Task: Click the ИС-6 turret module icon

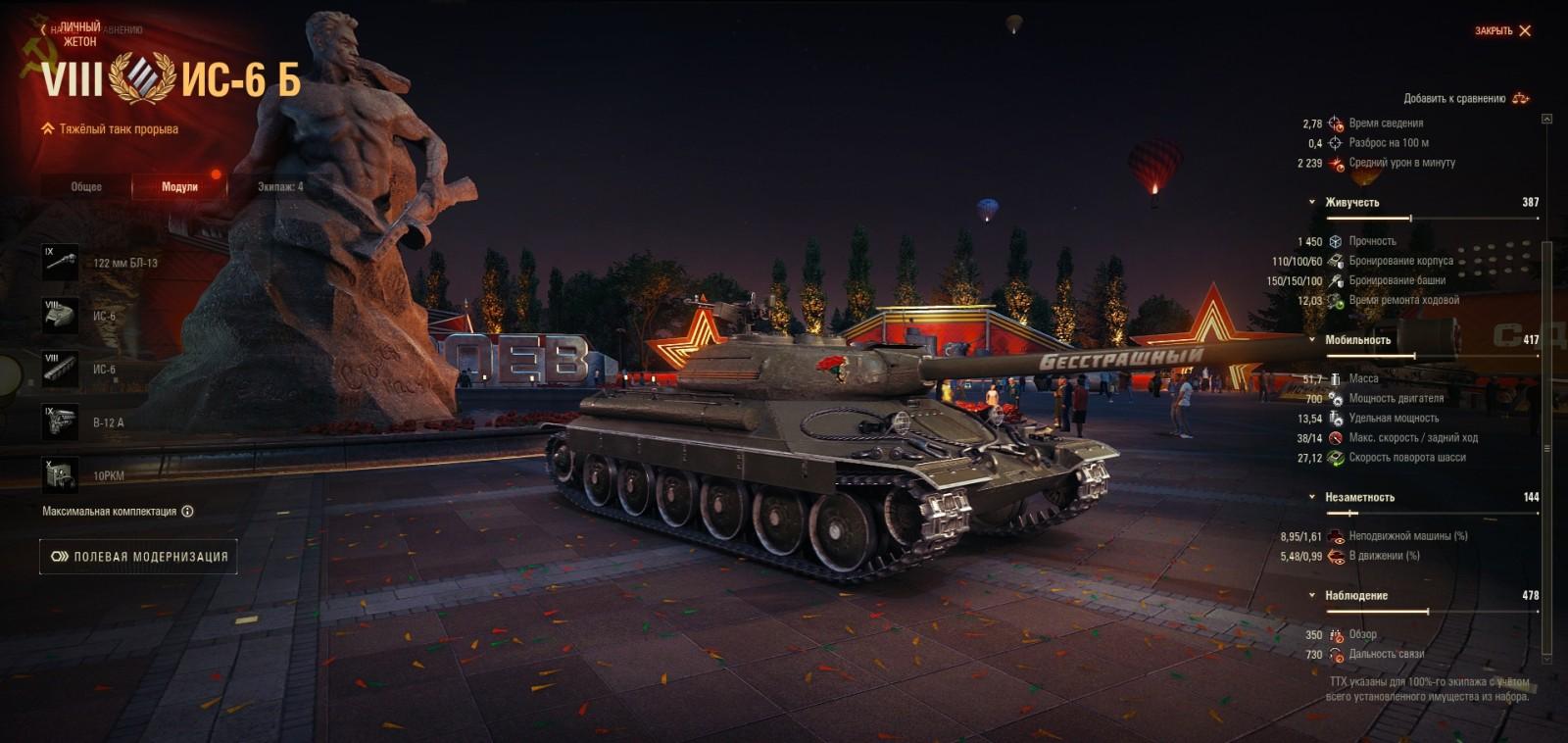Action: 59,317
